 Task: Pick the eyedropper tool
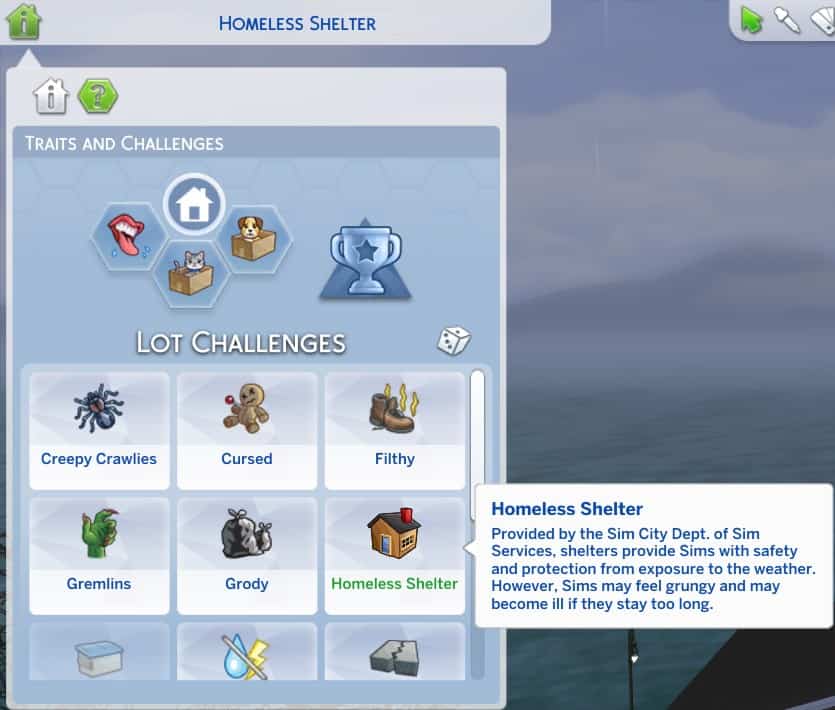[x=788, y=20]
